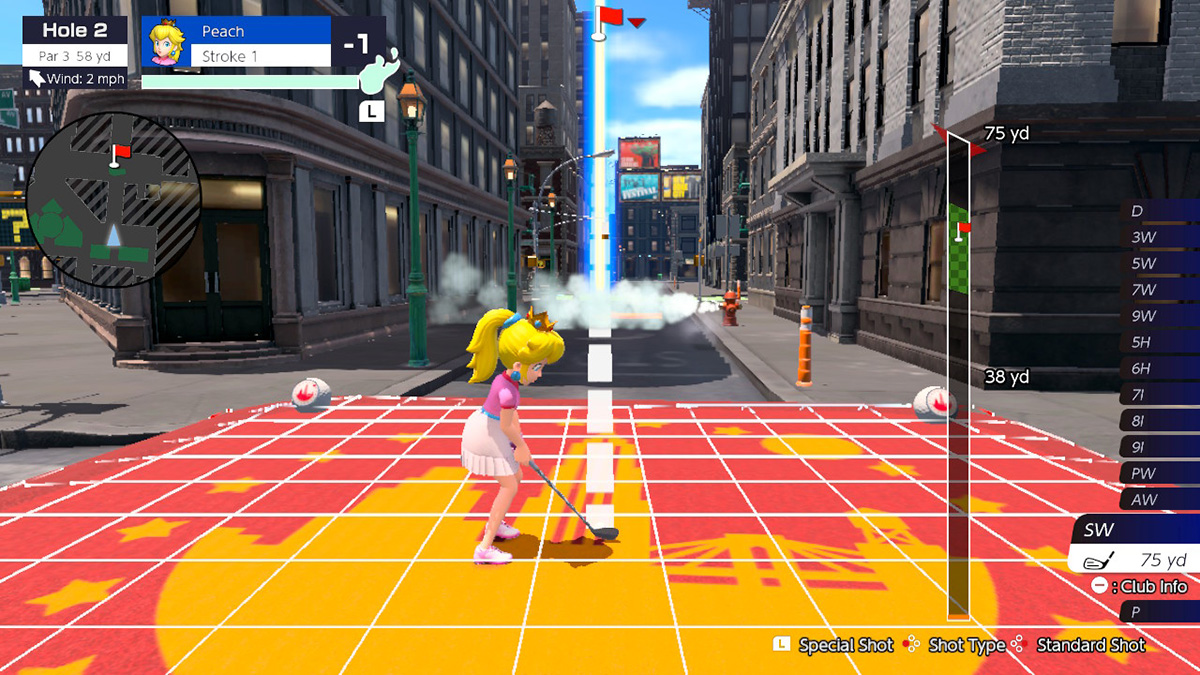Select the 6H hybrid club

(x=1160, y=369)
